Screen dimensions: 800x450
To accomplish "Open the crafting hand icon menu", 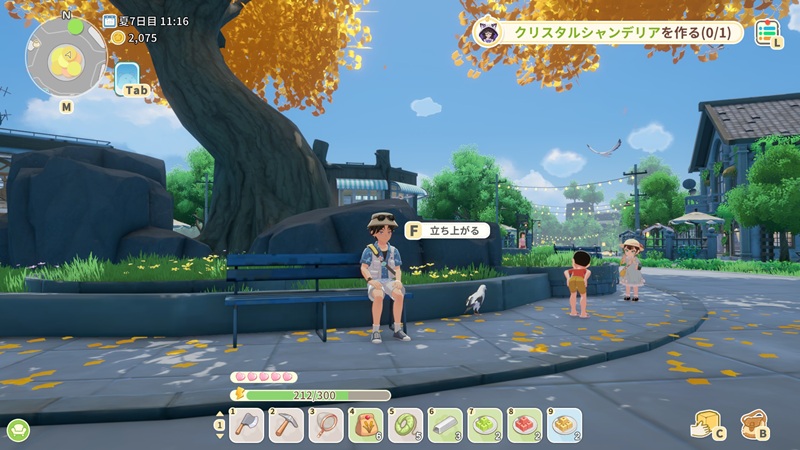I will [x=706, y=424].
